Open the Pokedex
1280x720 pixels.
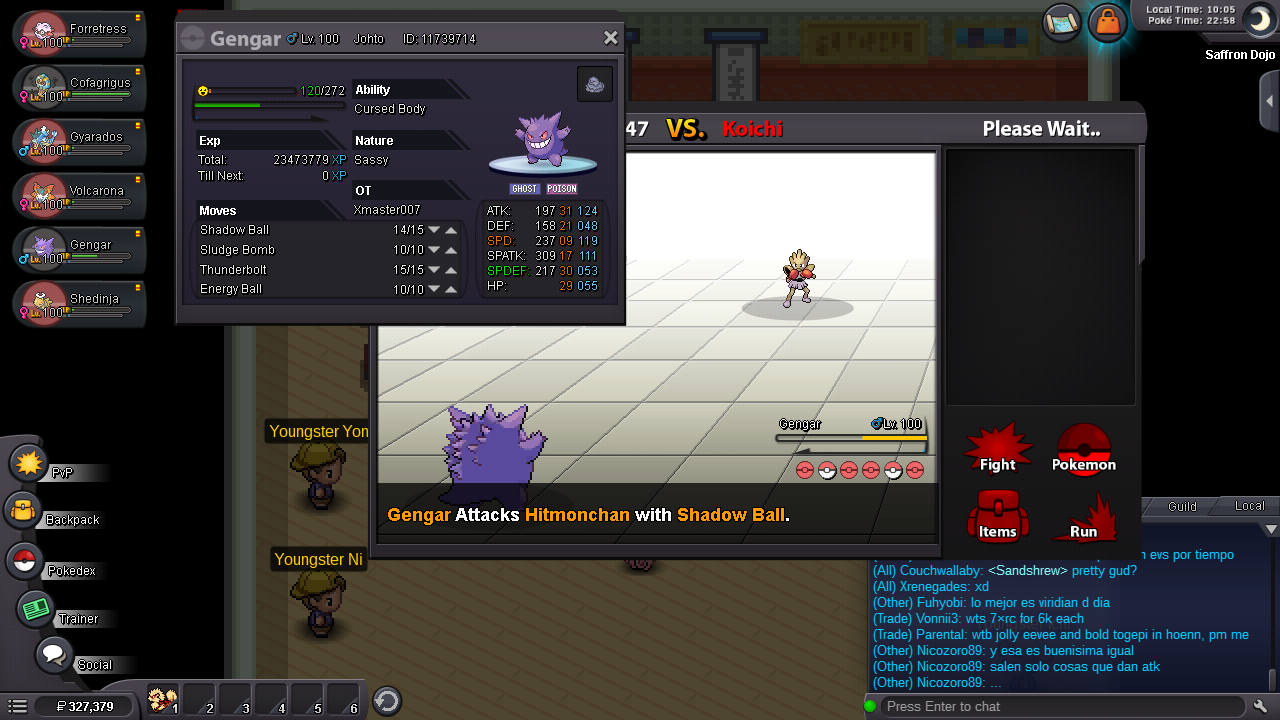[24, 561]
